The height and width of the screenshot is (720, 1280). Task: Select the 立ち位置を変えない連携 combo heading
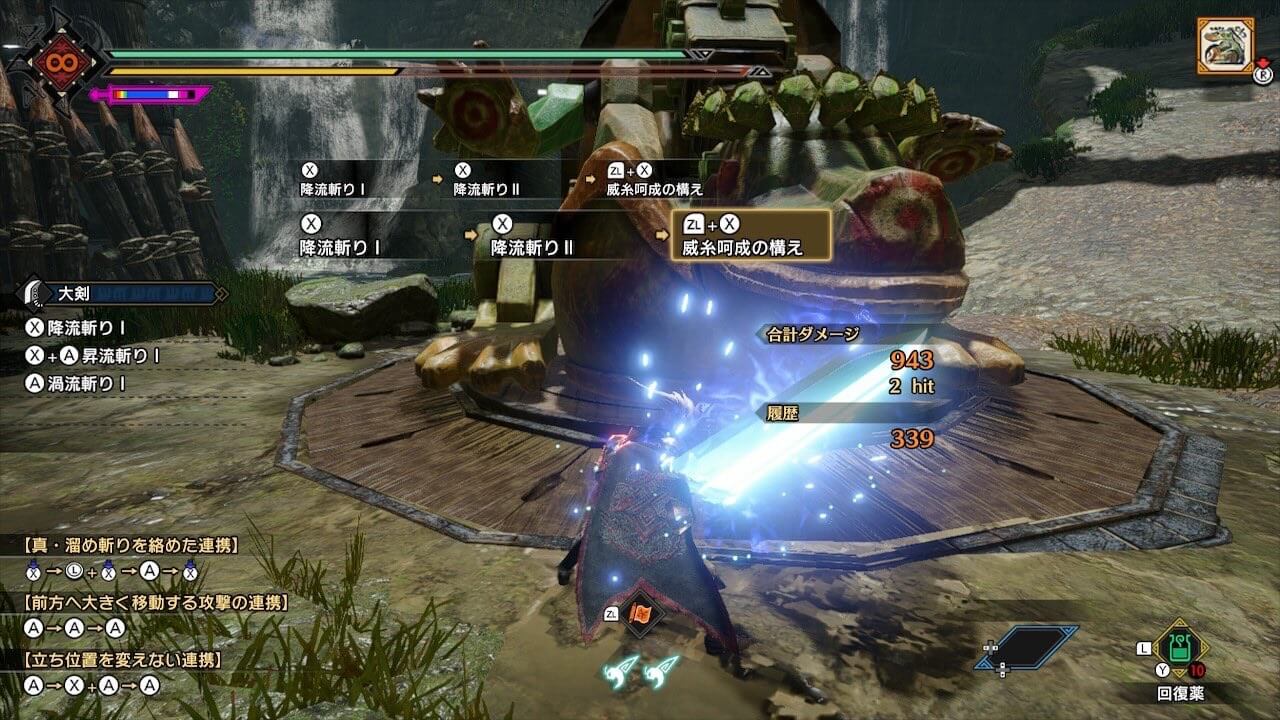pos(123,660)
